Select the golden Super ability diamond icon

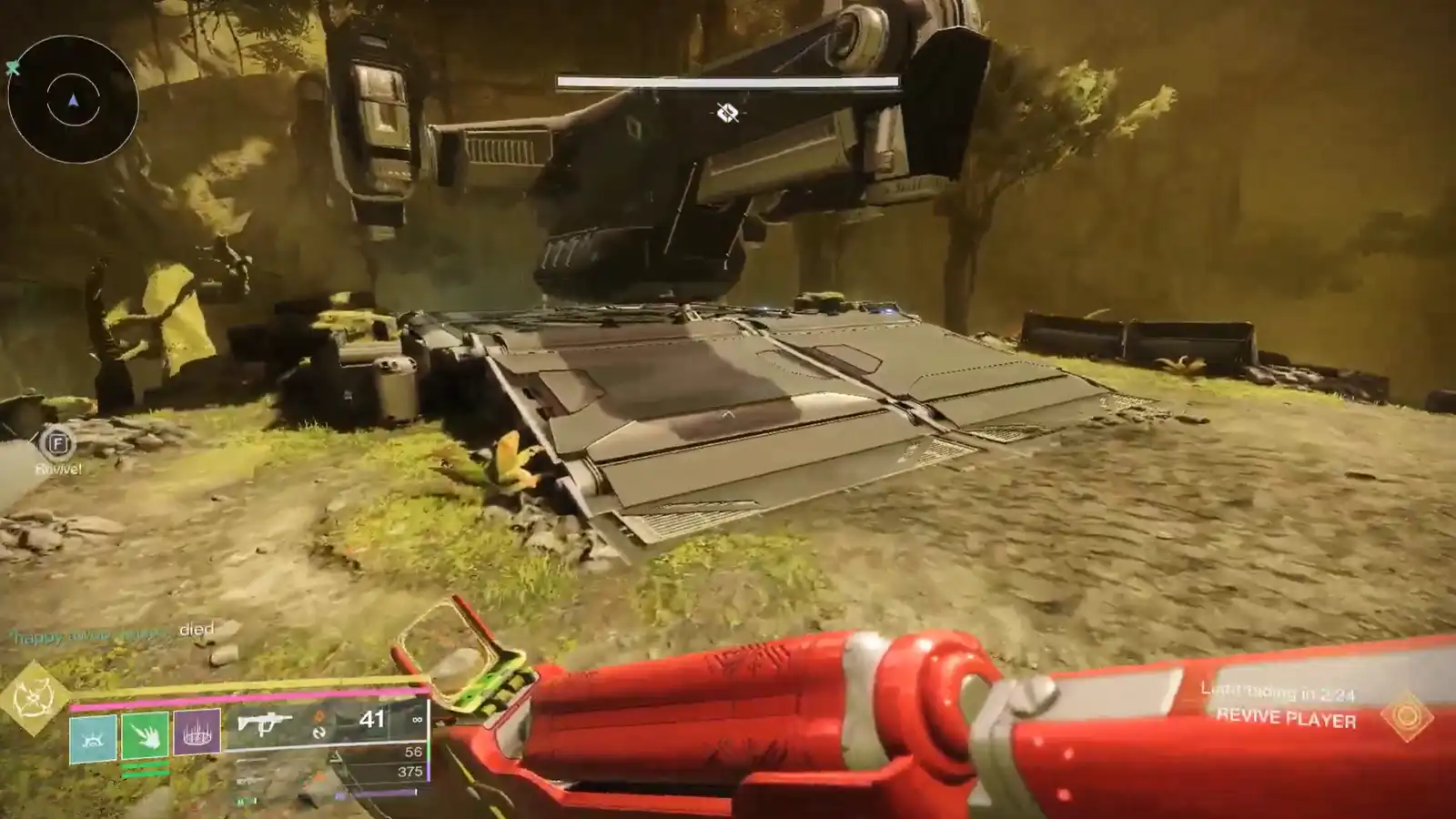35,696
